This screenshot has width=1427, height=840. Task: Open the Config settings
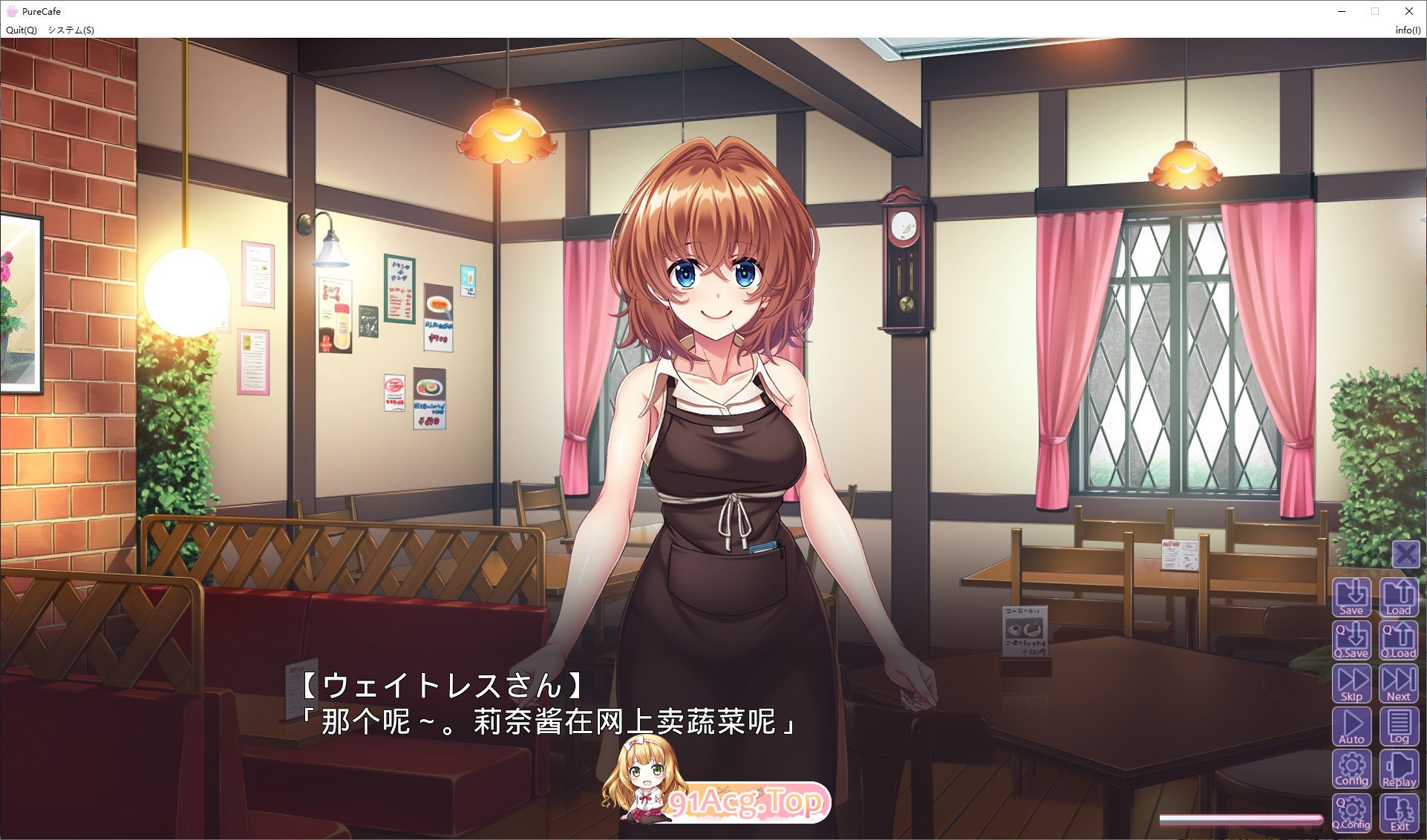(x=1352, y=768)
